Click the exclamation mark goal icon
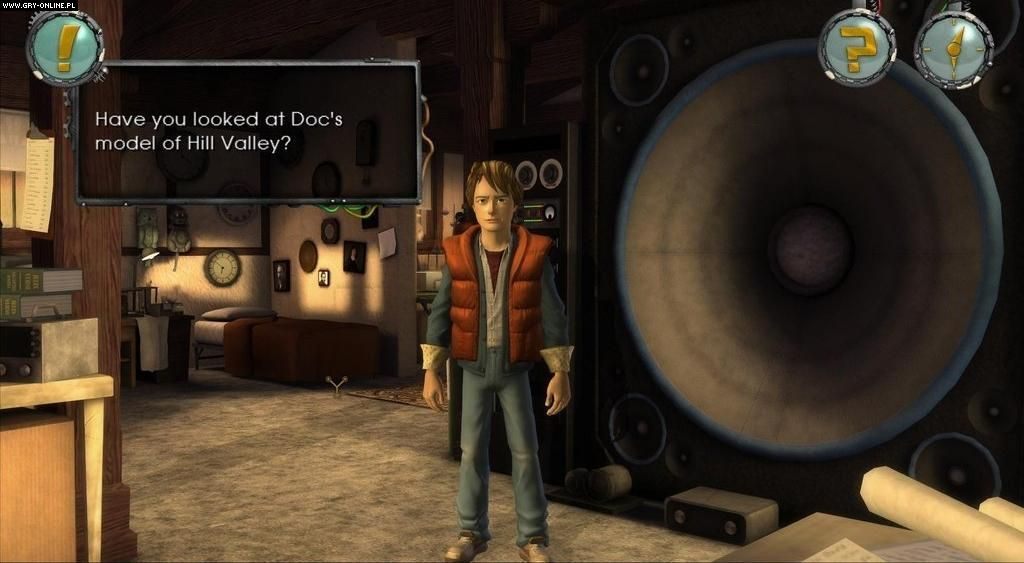1024x563 pixels. (x=64, y=47)
